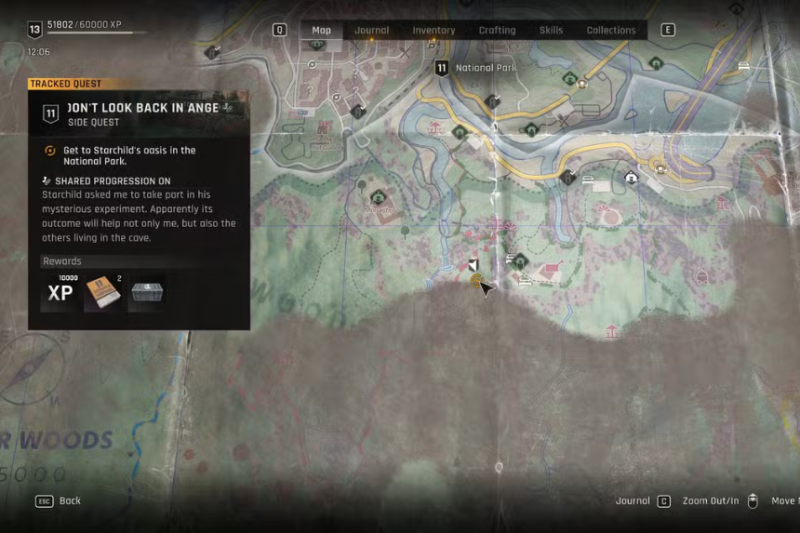Open the Journal tab
The width and height of the screenshot is (800, 533).
[372, 30]
